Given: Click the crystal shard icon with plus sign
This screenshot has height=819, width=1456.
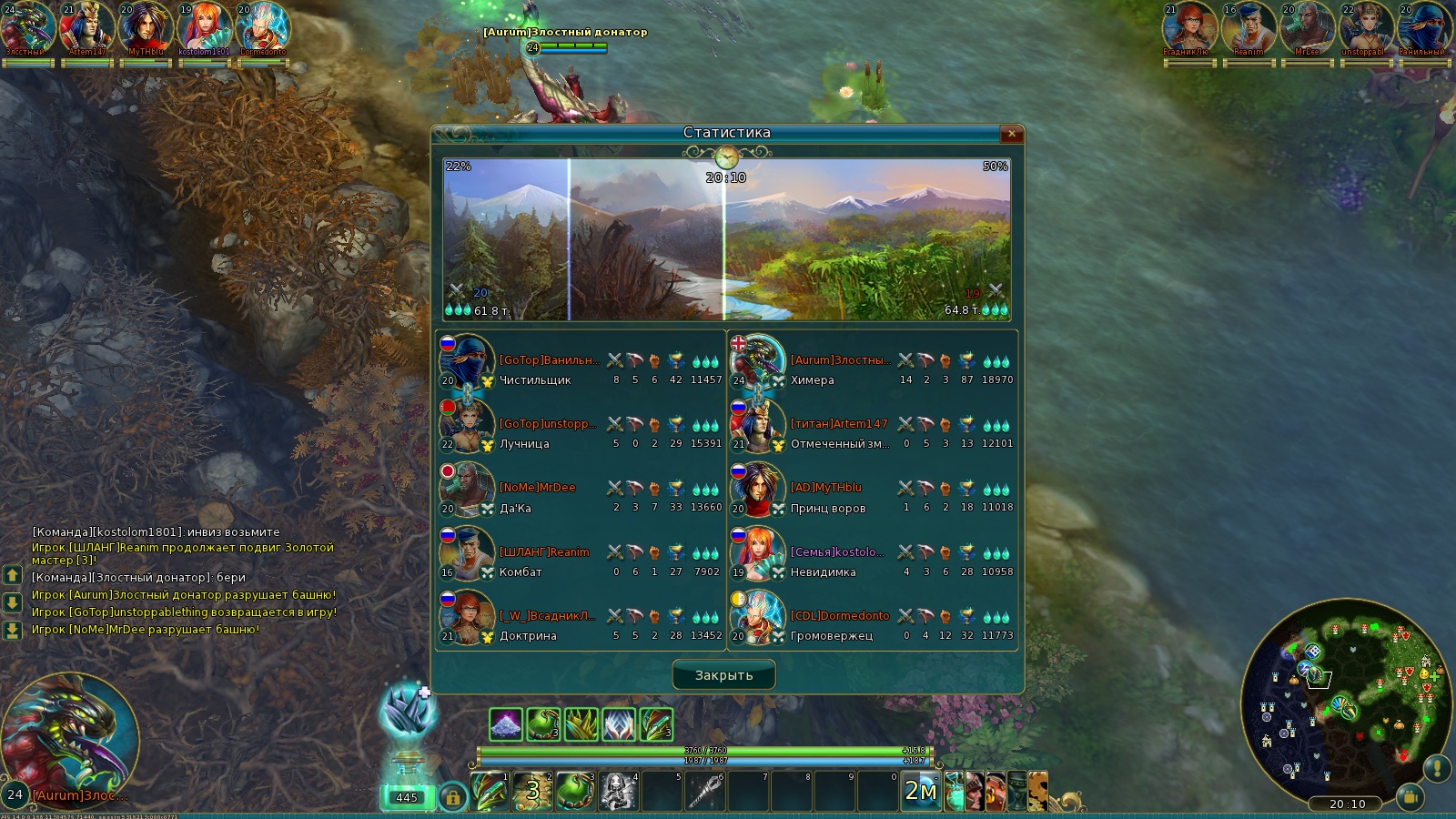Looking at the screenshot, I should click(407, 711).
